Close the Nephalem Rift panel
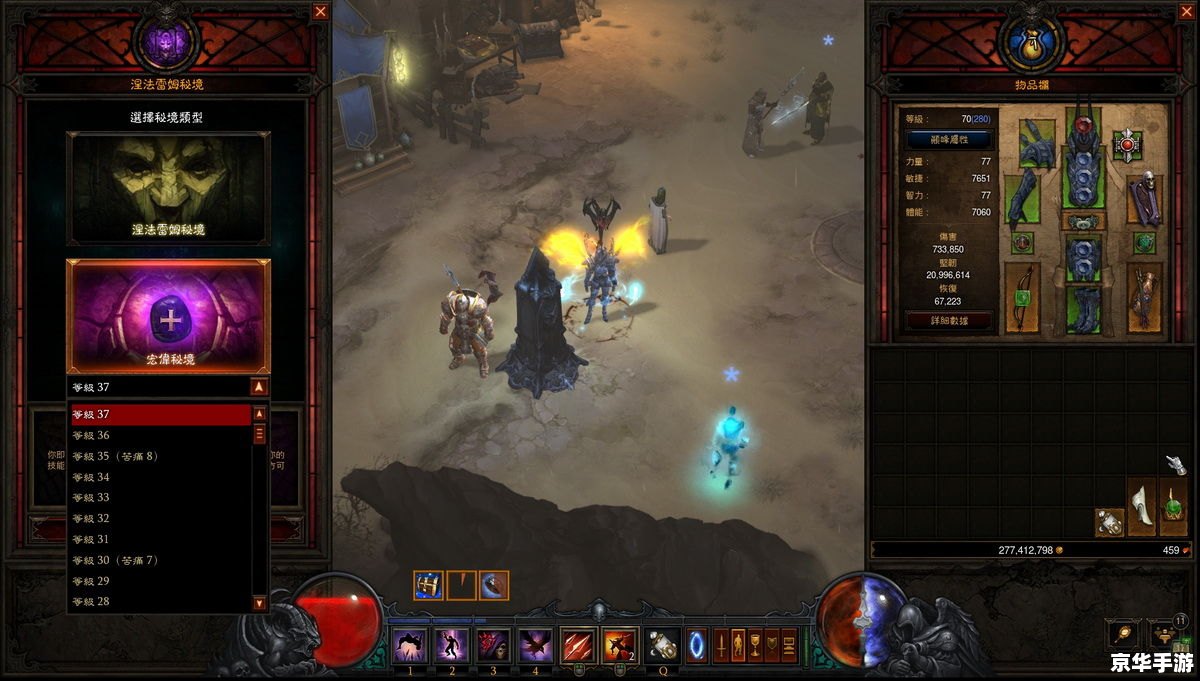Image resolution: width=1200 pixels, height=681 pixels. (x=320, y=12)
